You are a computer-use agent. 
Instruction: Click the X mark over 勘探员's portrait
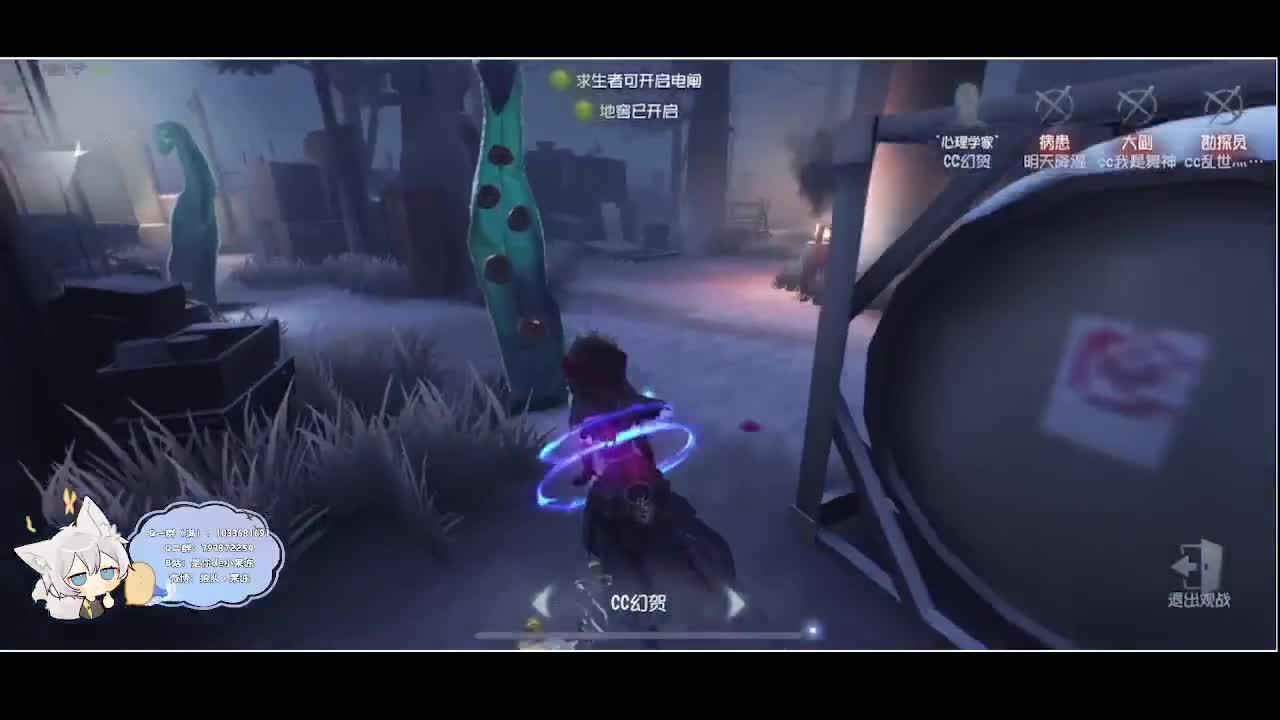(1221, 102)
